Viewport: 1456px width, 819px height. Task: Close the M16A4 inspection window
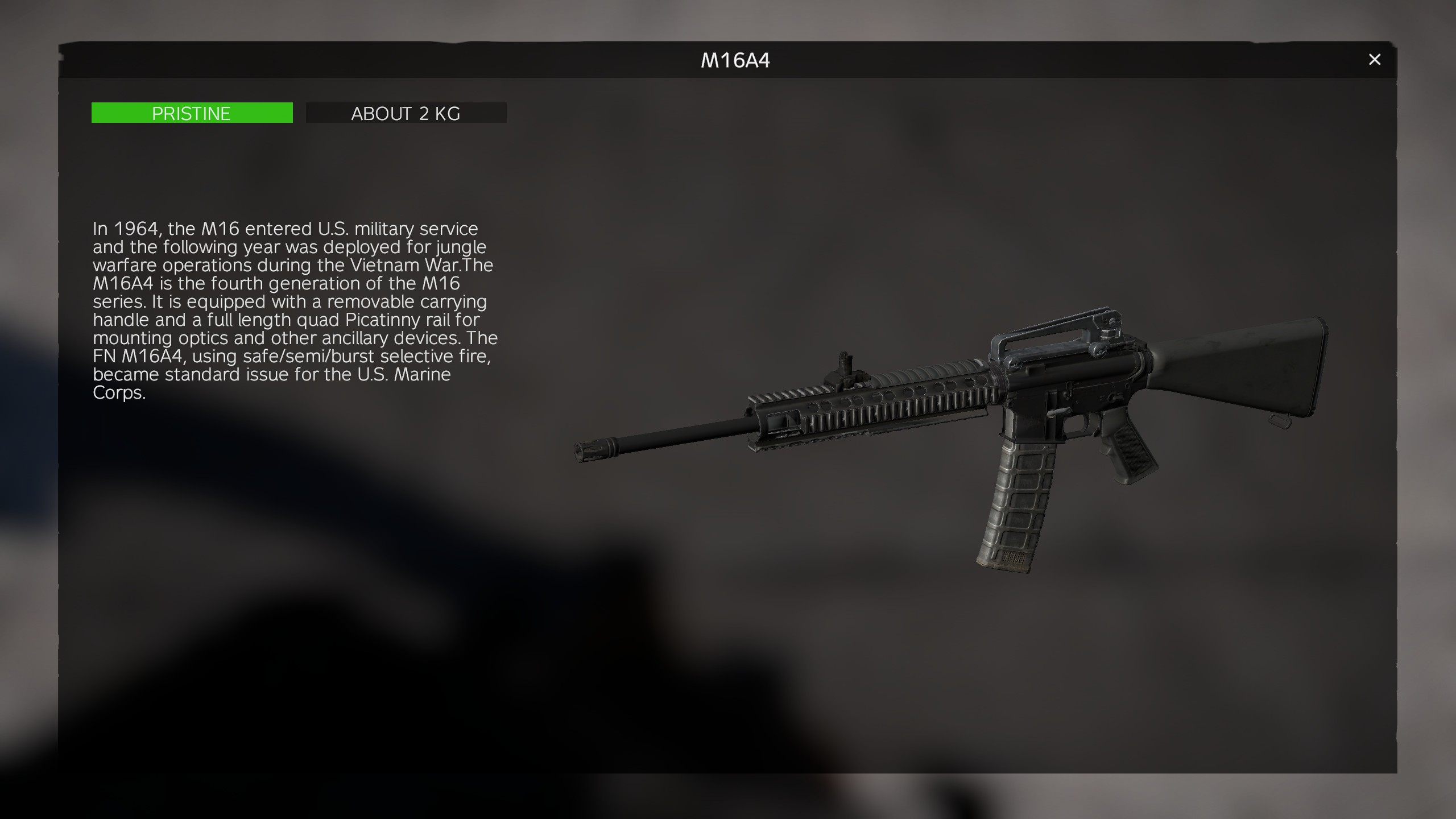[x=1374, y=60]
